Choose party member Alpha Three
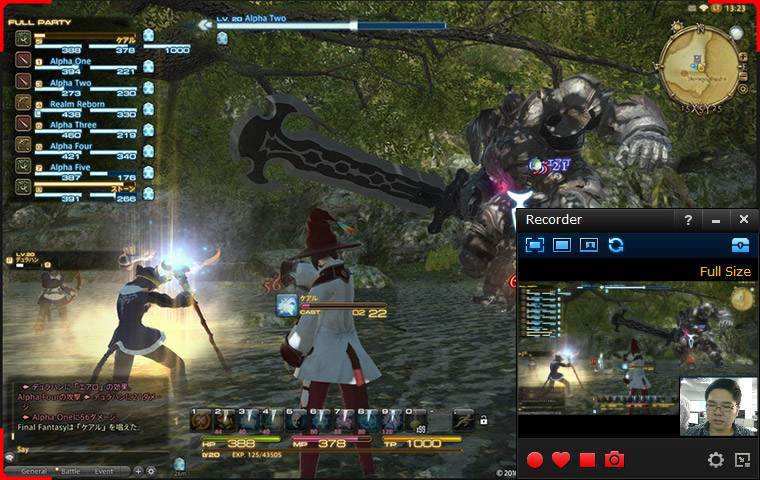The width and height of the screenshot is (760, 480). (76, 125)
